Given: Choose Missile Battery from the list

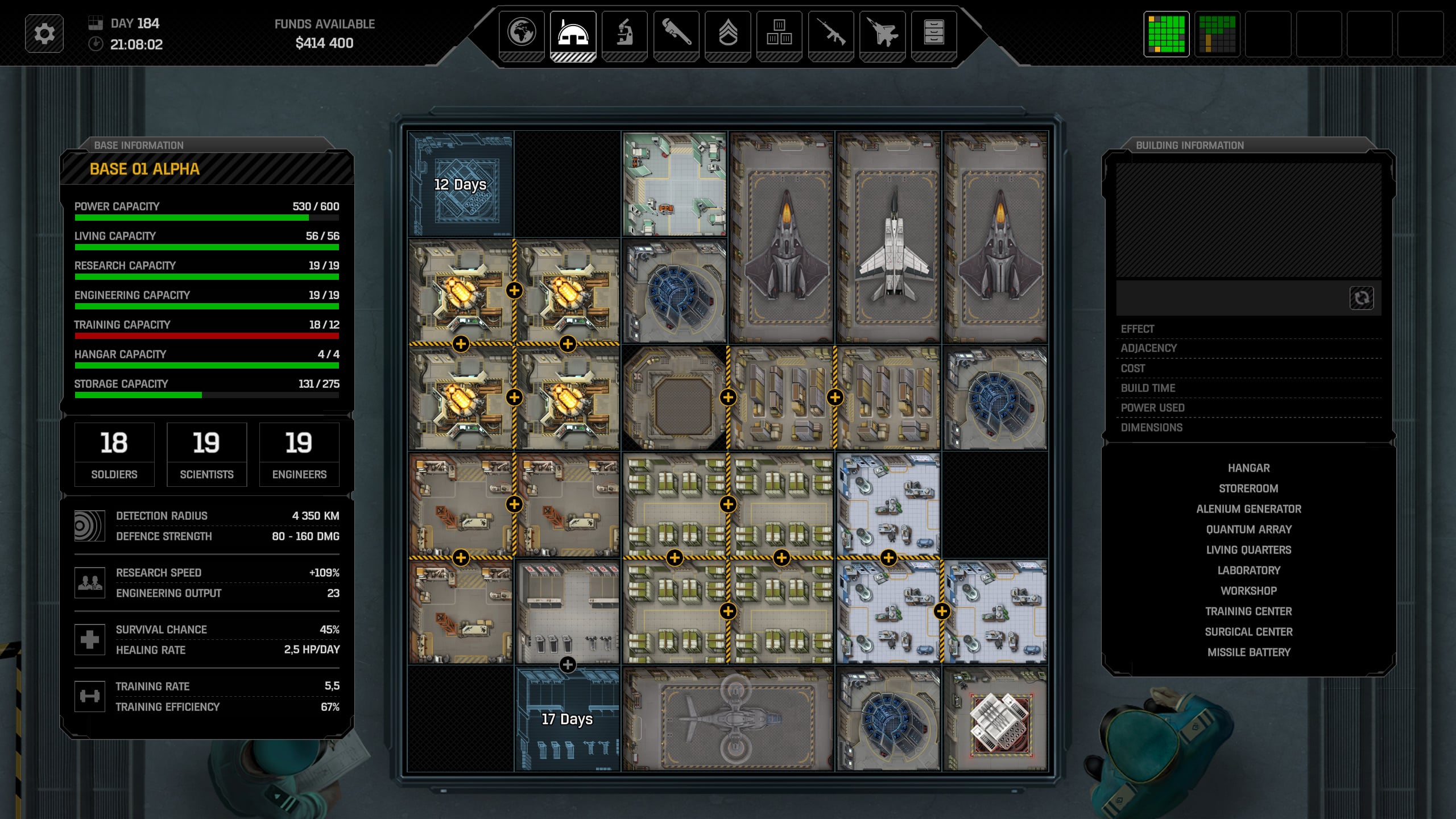Looking at the screenshot, I should (x=1248, y=652).
